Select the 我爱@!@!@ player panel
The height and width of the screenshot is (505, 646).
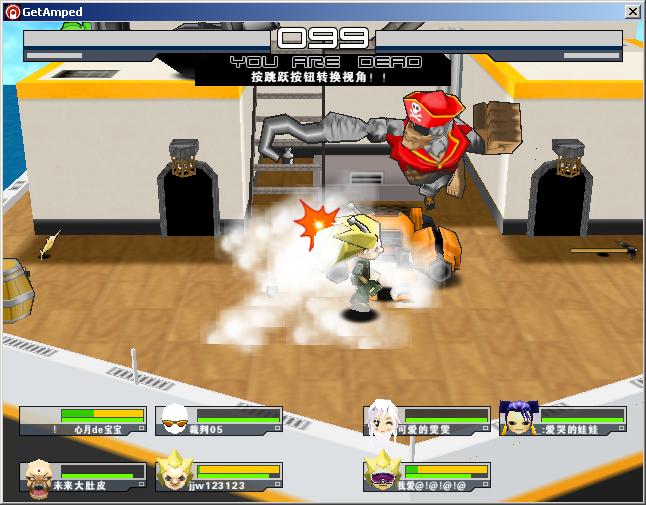(x=426, y=476)
